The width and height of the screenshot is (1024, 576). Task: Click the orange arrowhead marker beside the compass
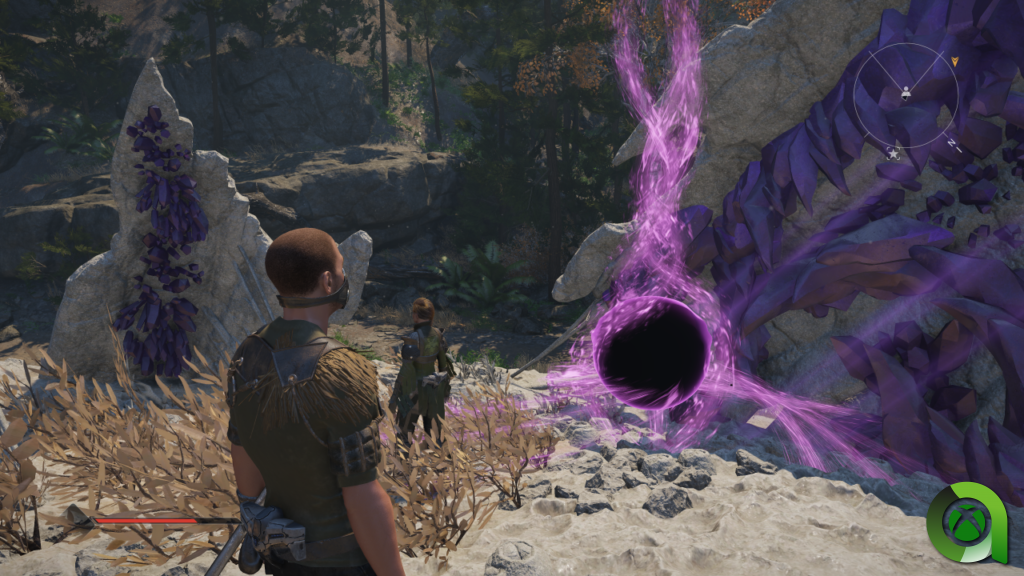click(955, 61)
